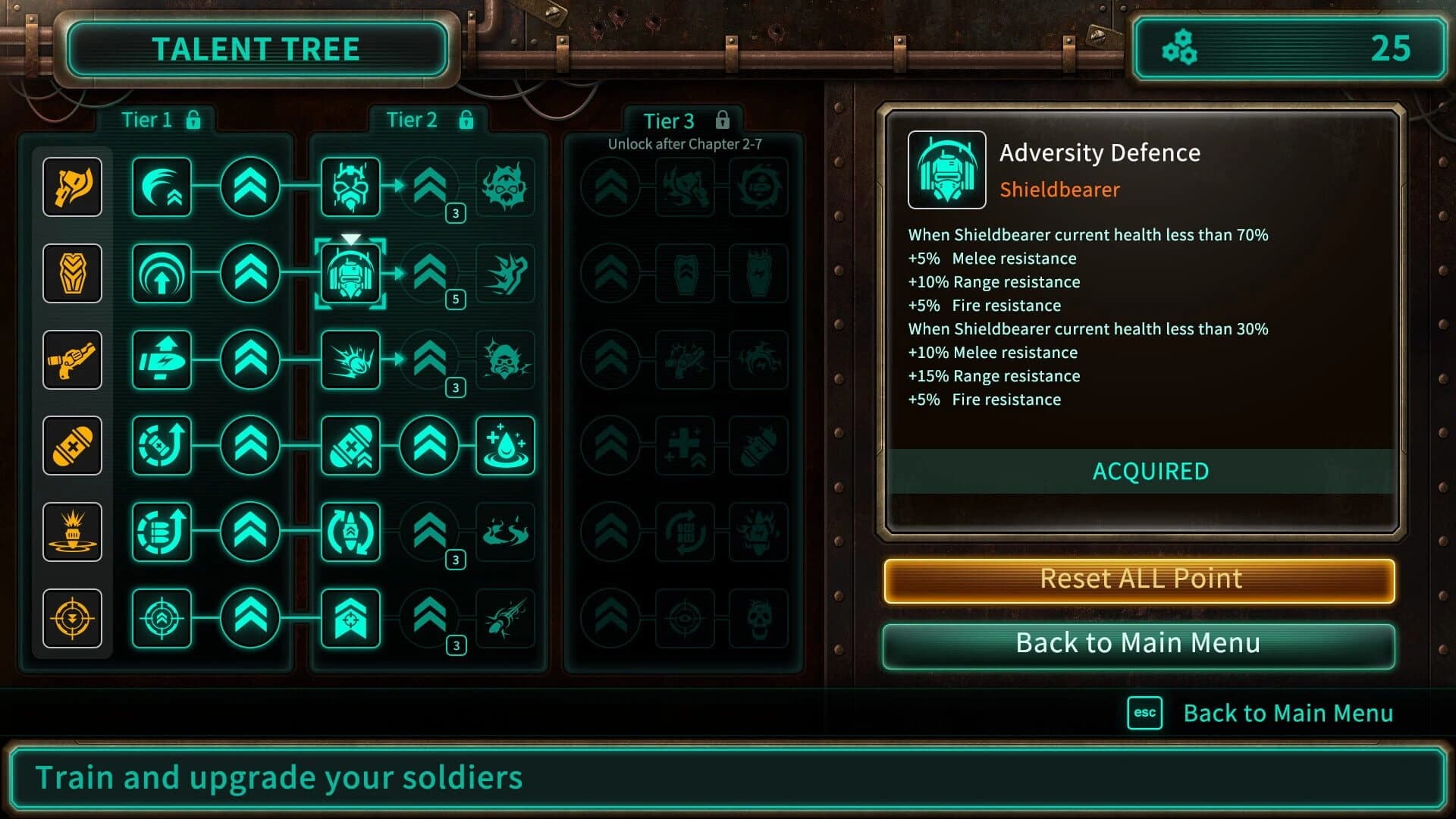Open the pistol weapon talent category
The image size is (1456, 819).
[73, 359]
